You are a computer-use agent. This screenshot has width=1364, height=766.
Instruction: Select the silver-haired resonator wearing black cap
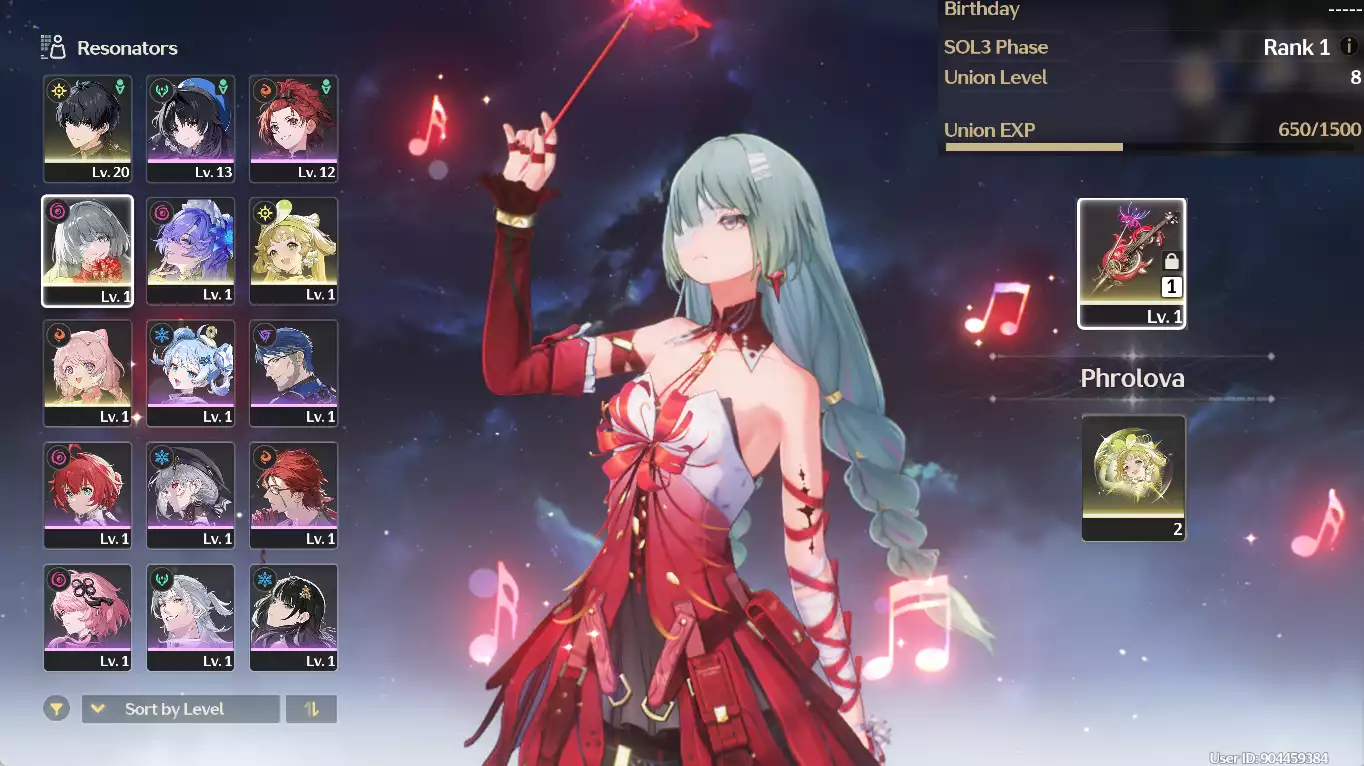[191, 495]
